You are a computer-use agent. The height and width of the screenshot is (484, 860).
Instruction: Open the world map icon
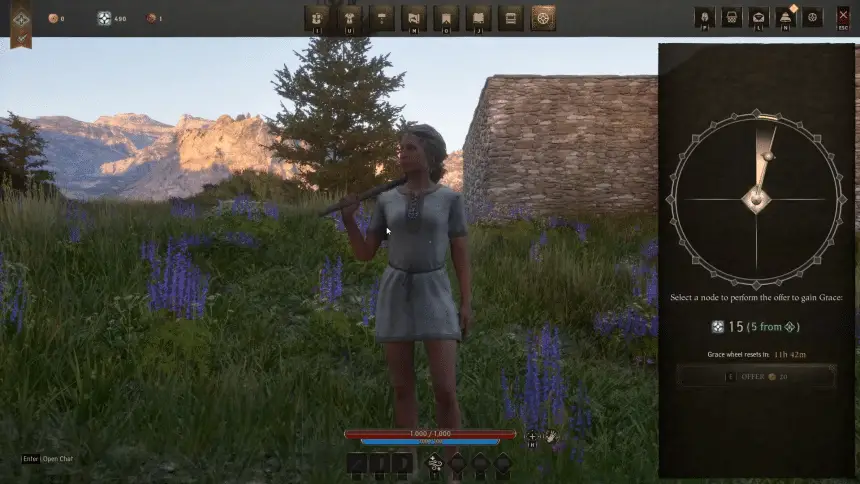coord(413,18)
